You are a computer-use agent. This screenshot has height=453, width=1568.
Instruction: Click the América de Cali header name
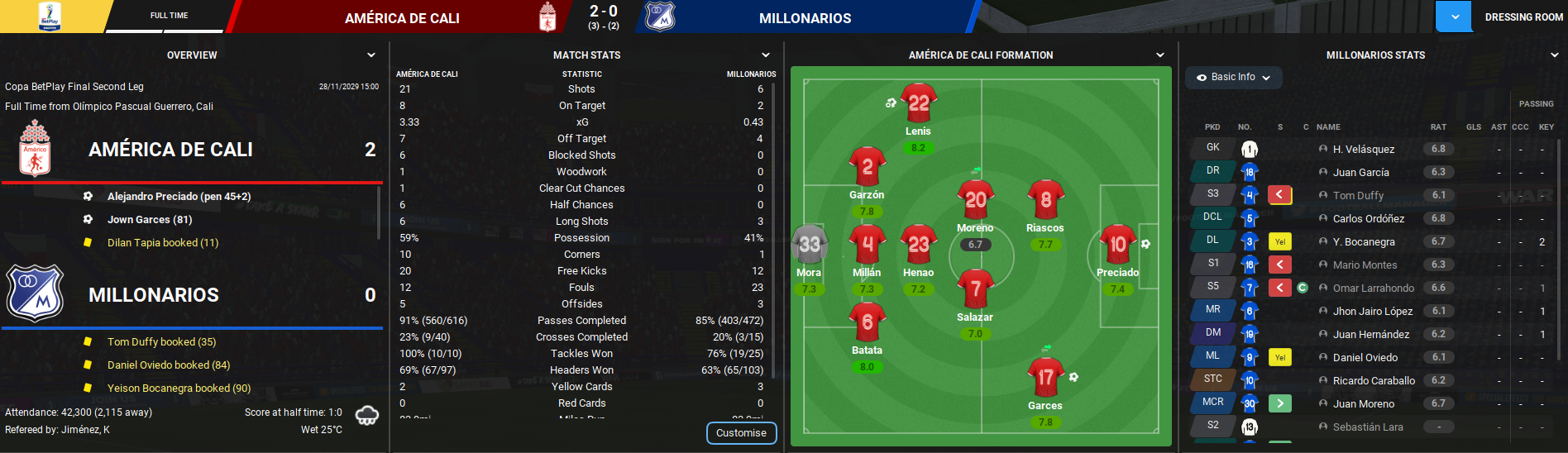[x=402, y=18]
